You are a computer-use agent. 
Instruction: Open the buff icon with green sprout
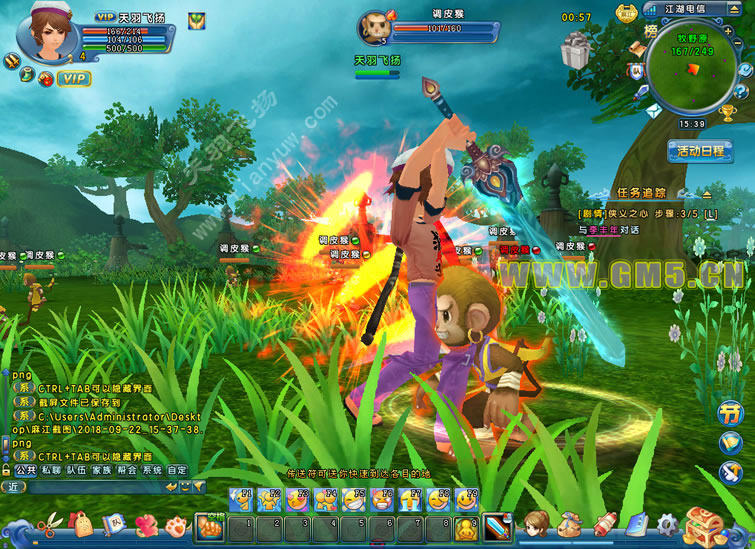pyautogui.click(x=197, y=19)
